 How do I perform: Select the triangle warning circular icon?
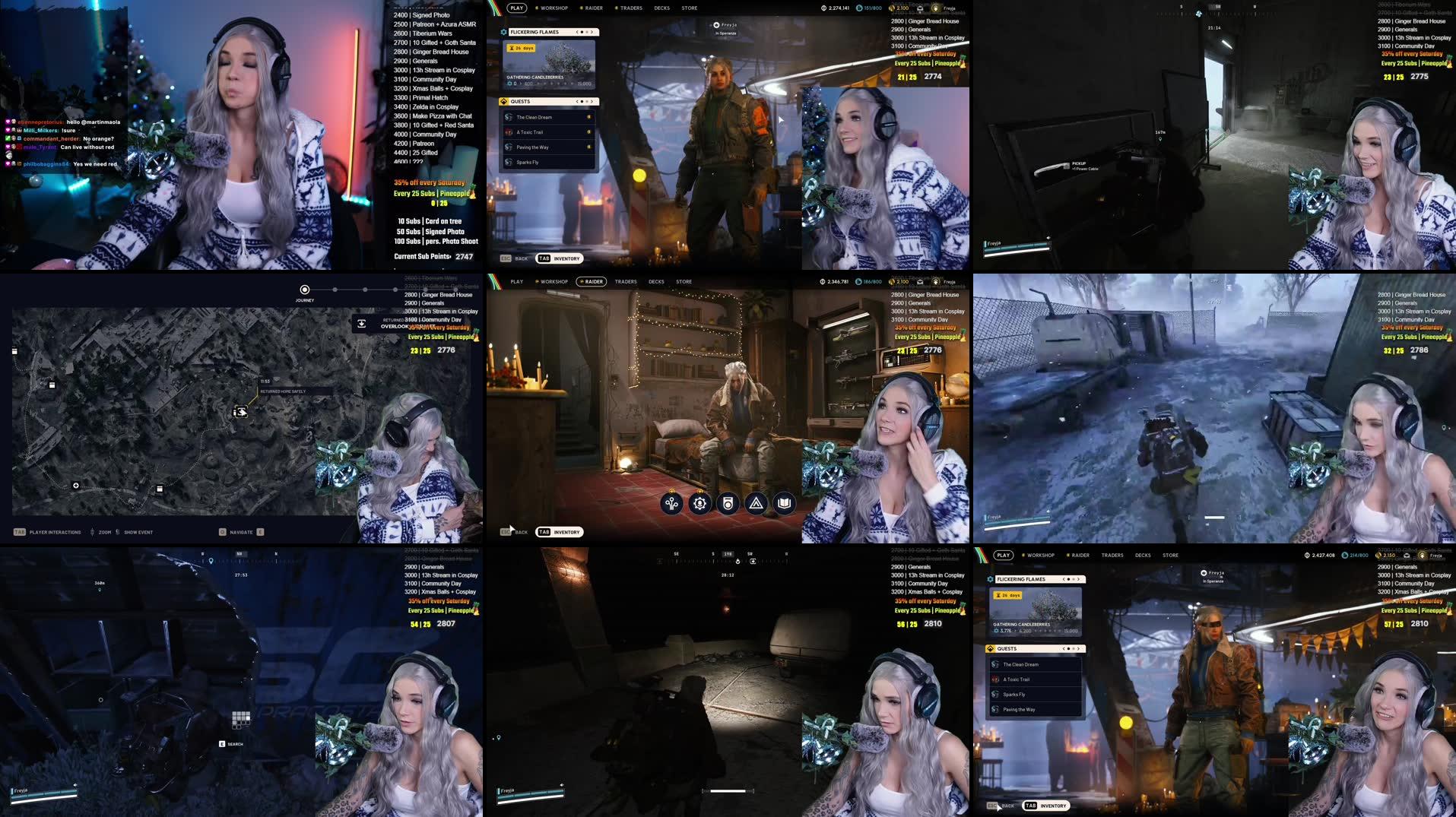(755, 502)
